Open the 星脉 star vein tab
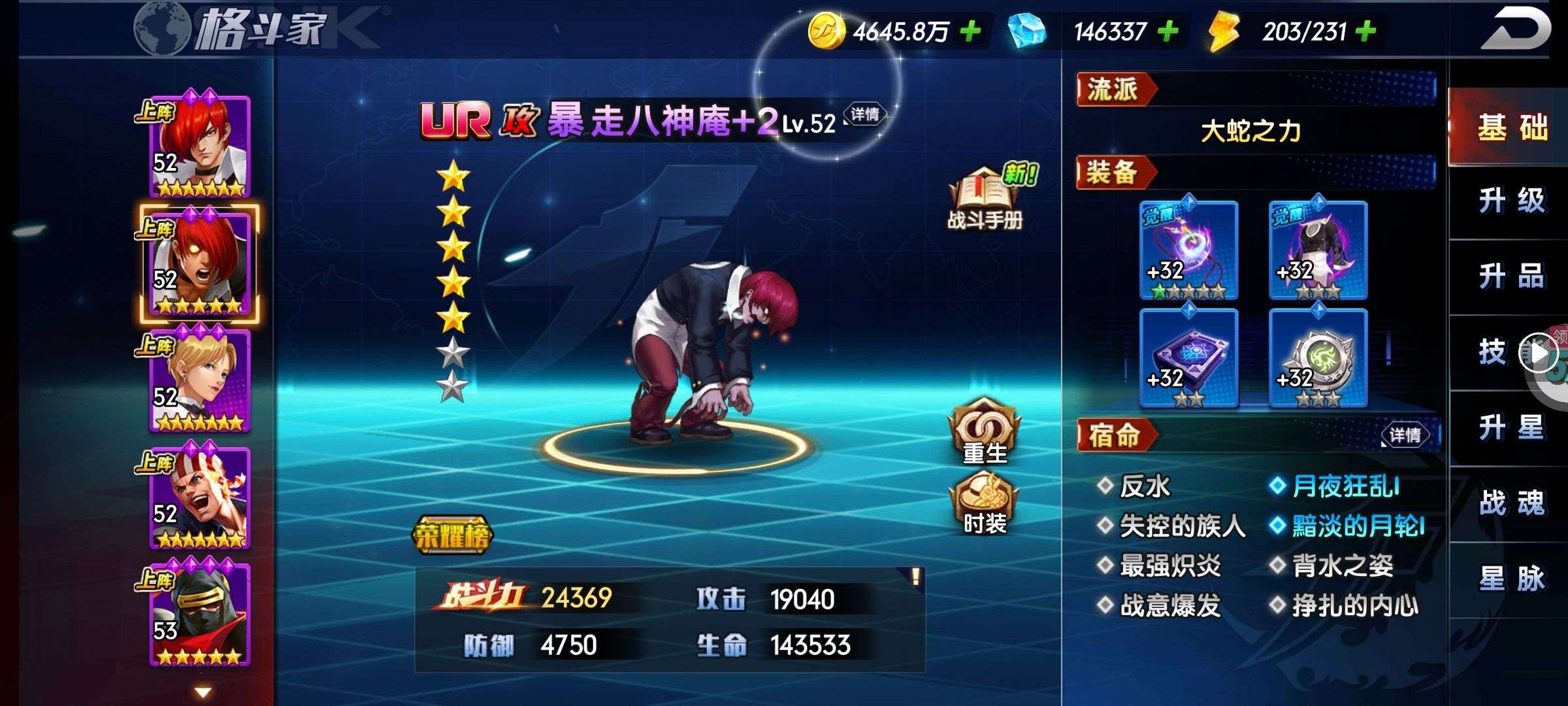This screenshot has height=706, width=1568. [x=1512, y=579]
